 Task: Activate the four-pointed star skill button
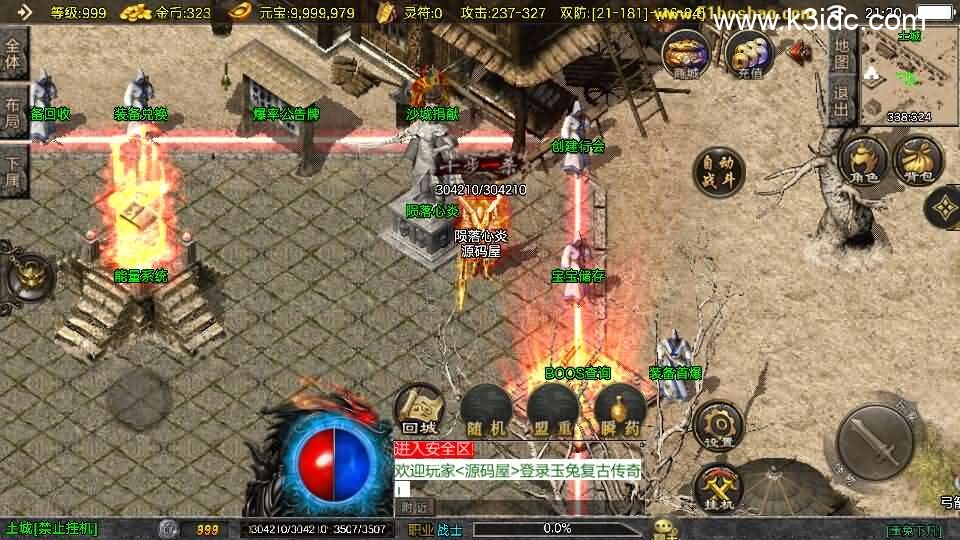point(943,207)
